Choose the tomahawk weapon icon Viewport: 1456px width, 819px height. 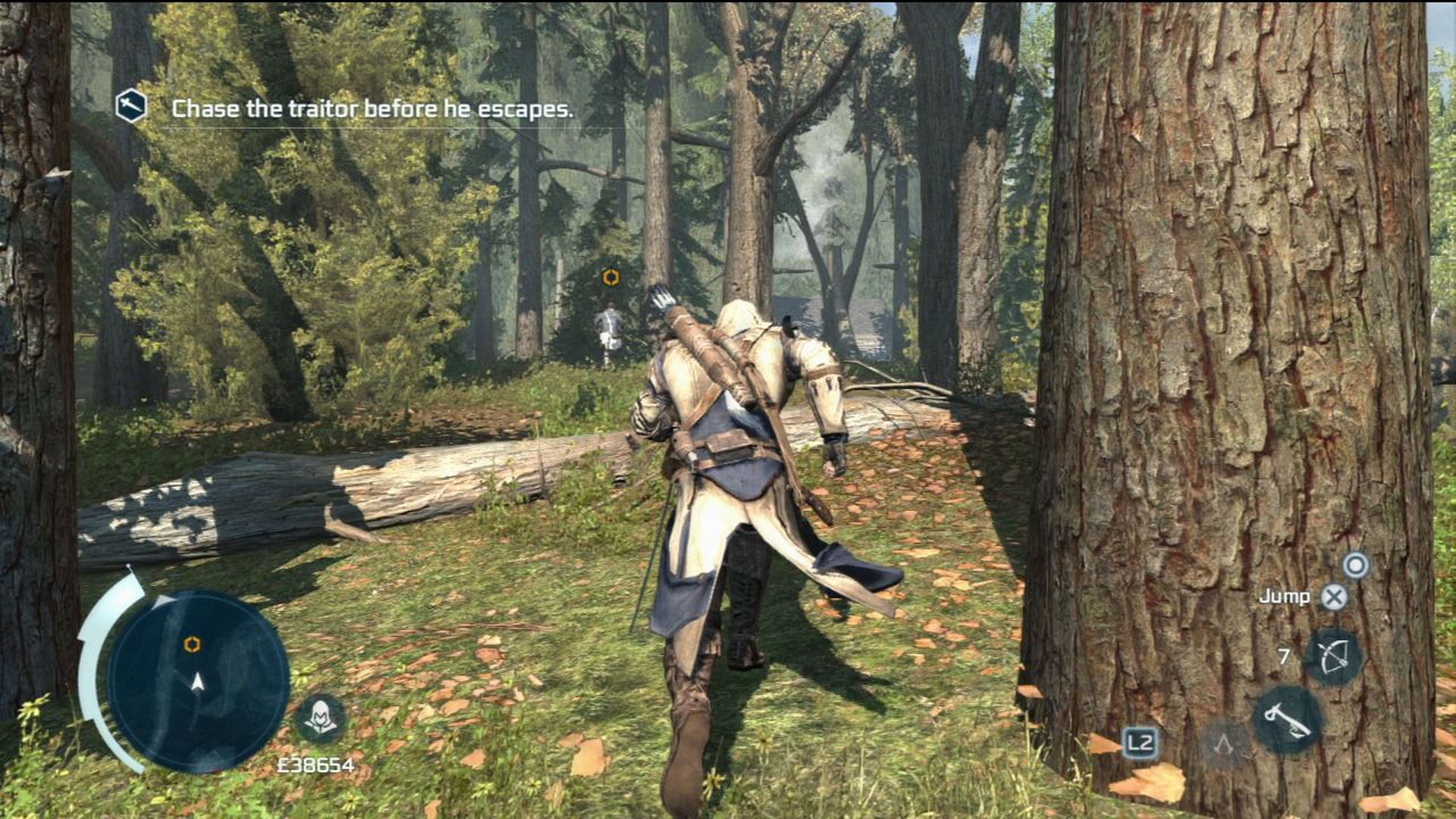pyautogui.click(x=1286, y=719)
